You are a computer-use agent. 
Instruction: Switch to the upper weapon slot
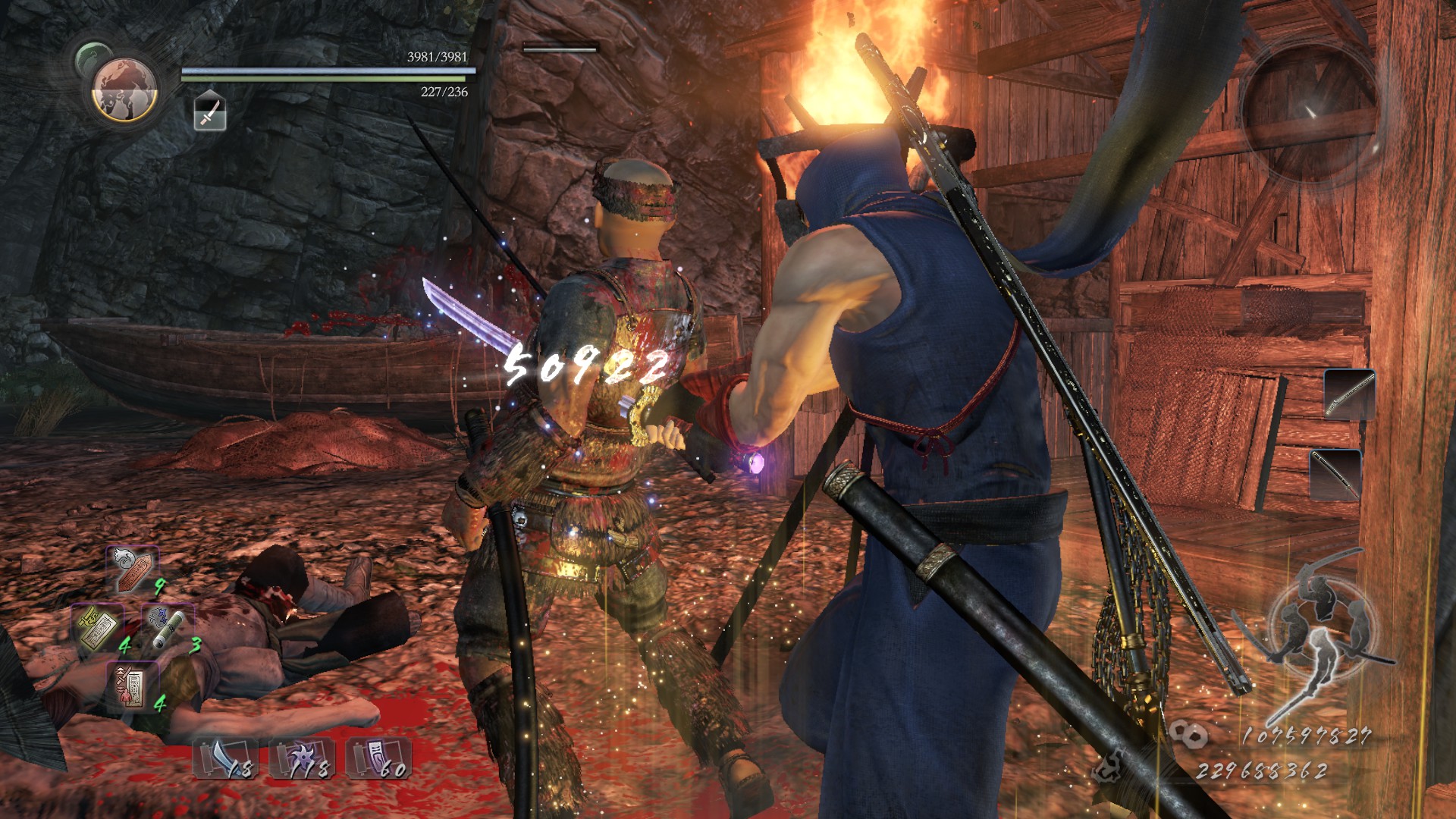pos(1349,394)
